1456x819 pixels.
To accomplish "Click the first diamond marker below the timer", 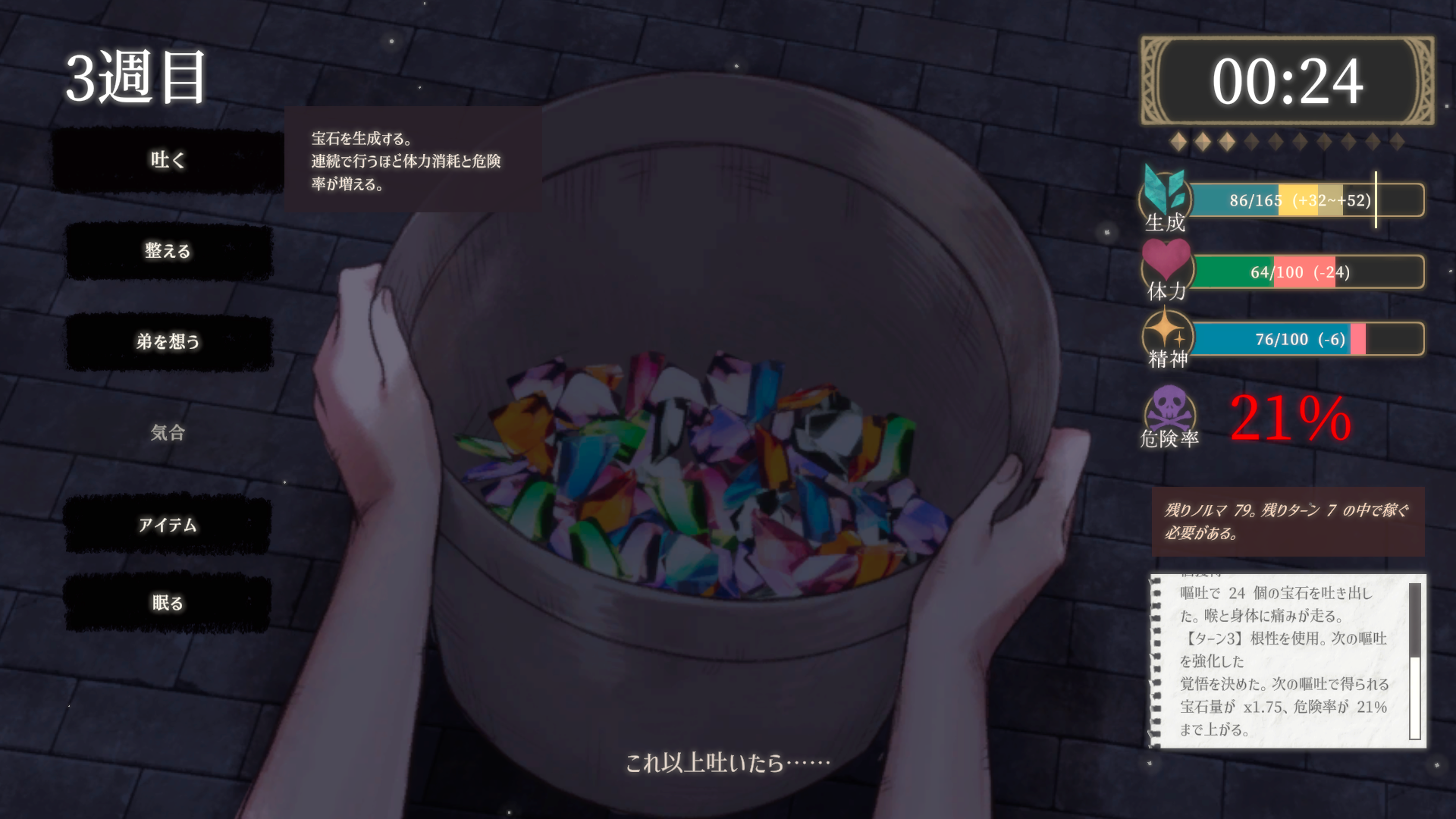I will click(1178, 140).
